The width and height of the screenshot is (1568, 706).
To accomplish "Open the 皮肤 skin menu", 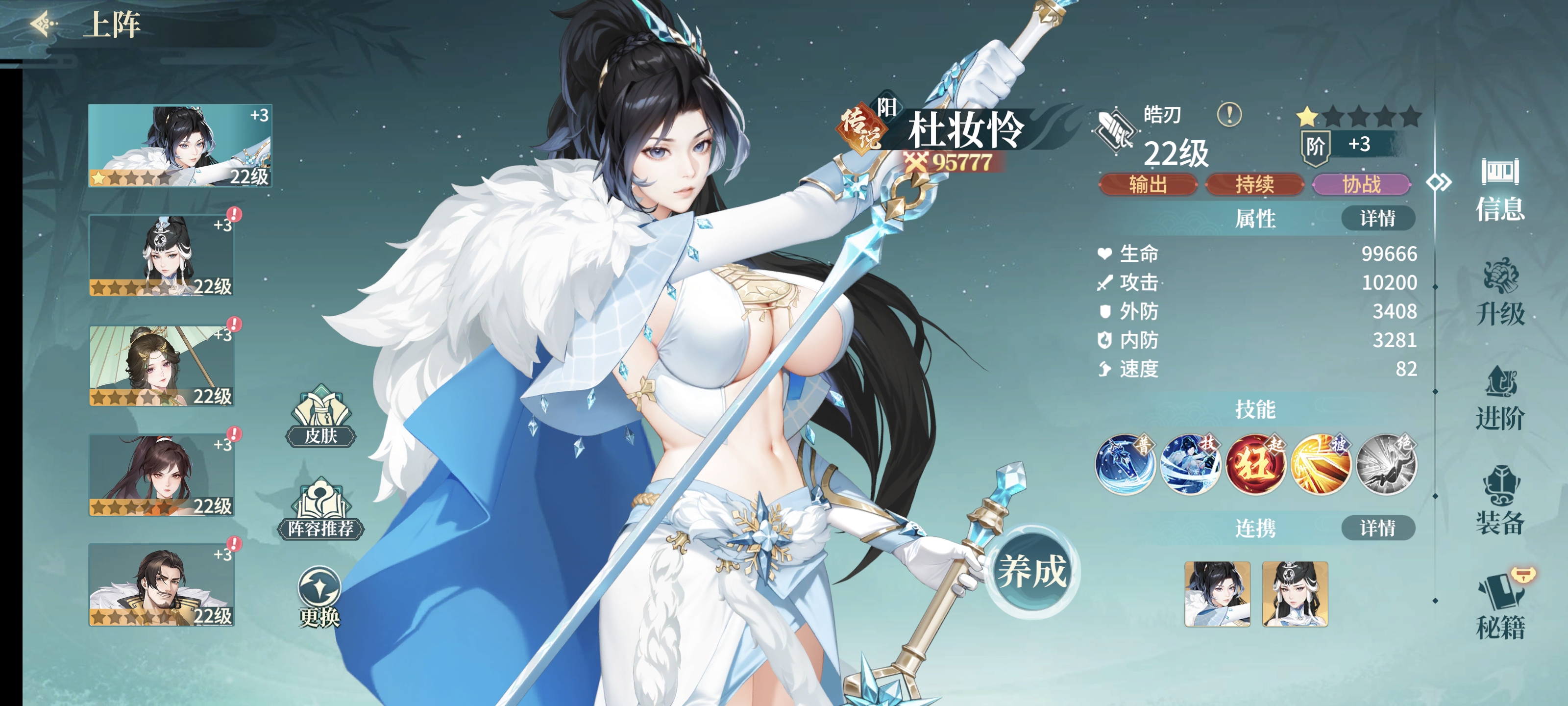I will click(x=321, y=416).
